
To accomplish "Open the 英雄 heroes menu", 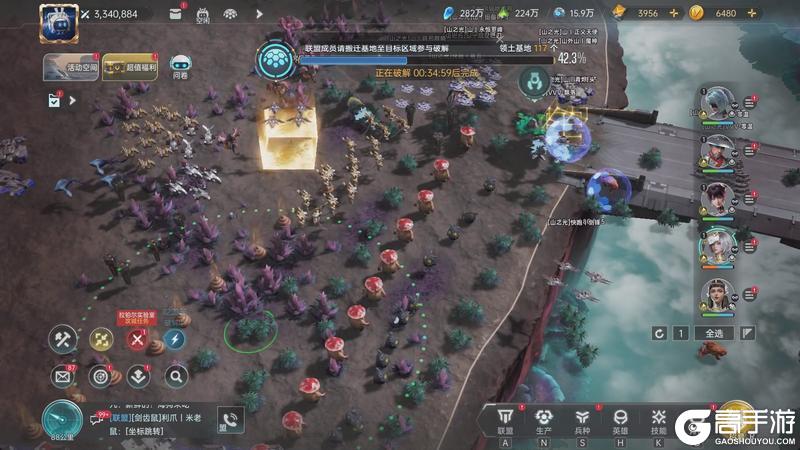I will [620, 421].
